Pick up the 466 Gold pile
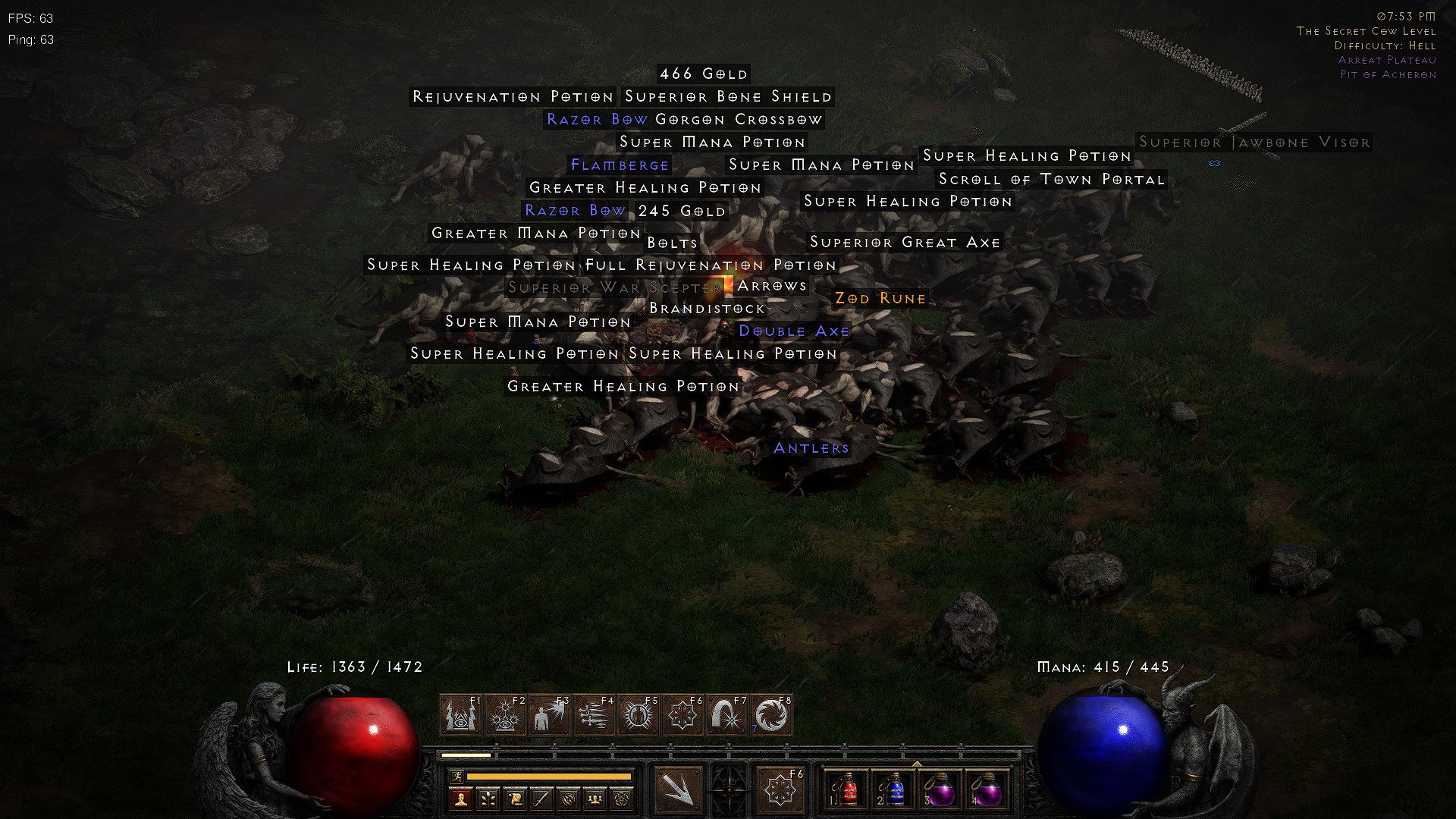 (x=702, y=74)
